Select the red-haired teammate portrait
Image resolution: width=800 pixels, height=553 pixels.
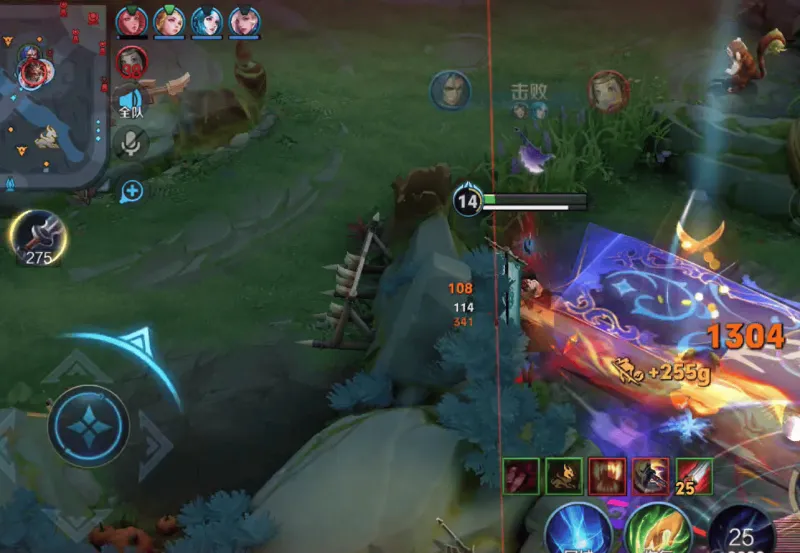click(131, 21)
